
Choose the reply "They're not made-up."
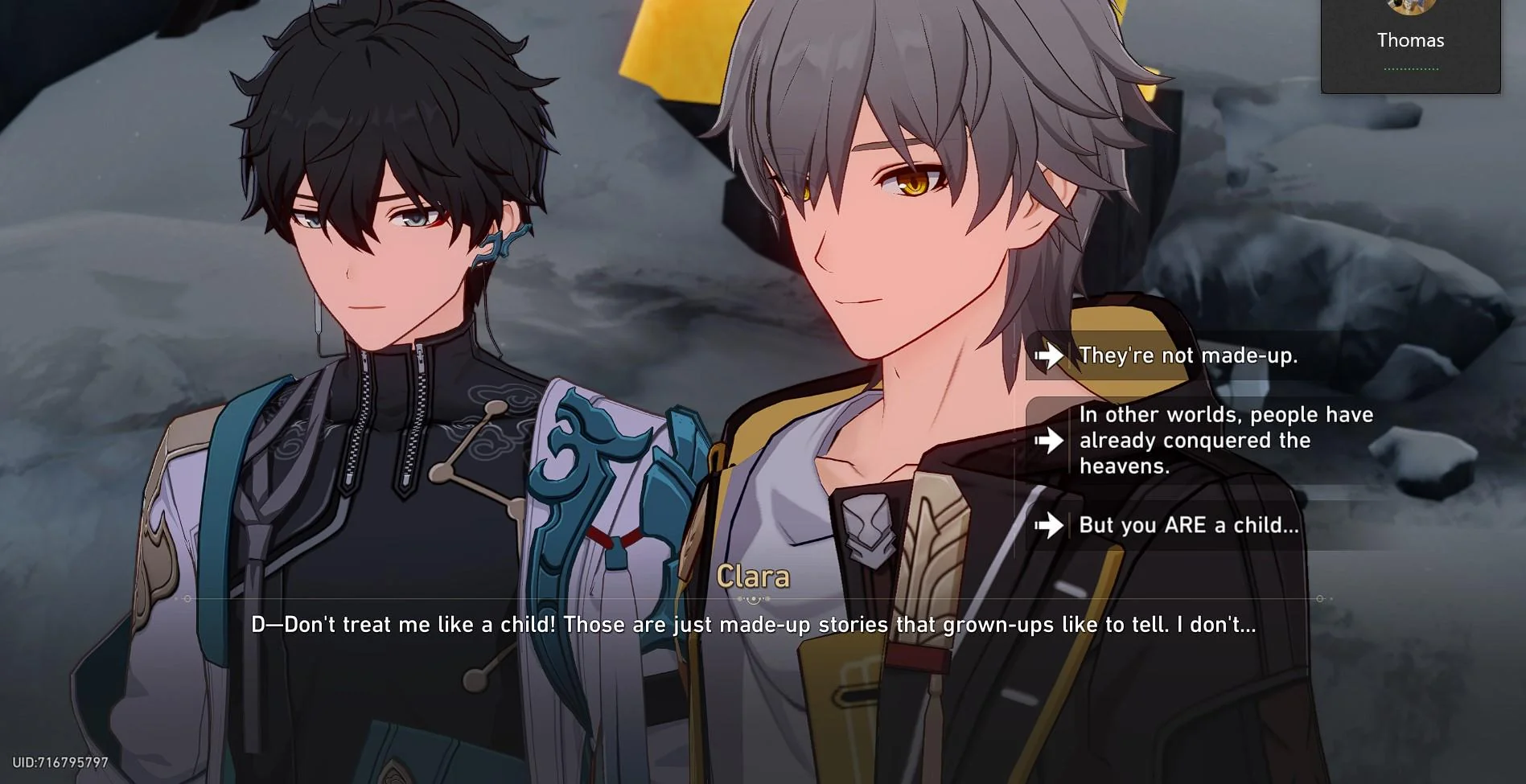click(x=1187, y=355)
